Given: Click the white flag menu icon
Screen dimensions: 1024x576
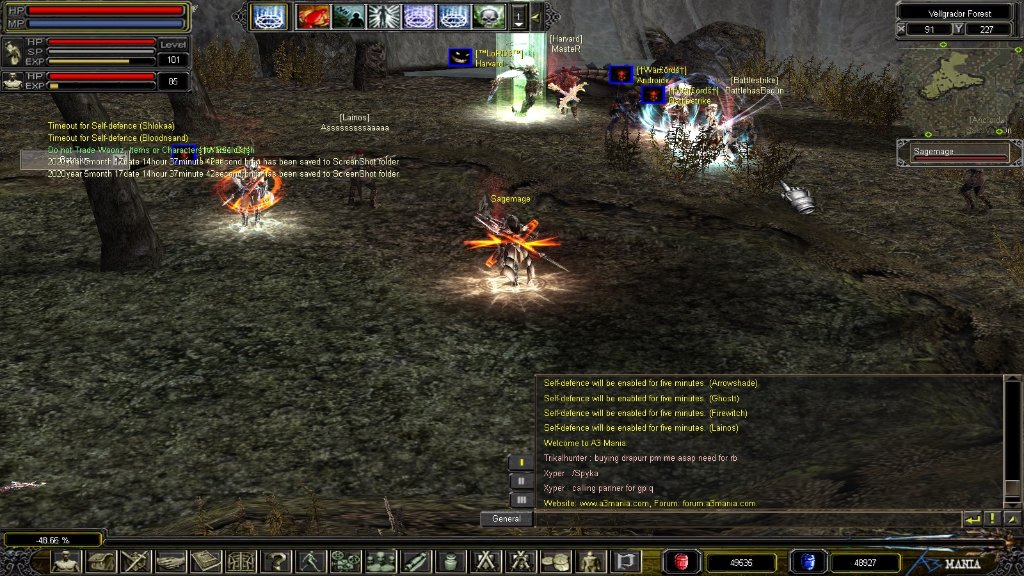Looking at the screenshot, I should coord(626,562).
